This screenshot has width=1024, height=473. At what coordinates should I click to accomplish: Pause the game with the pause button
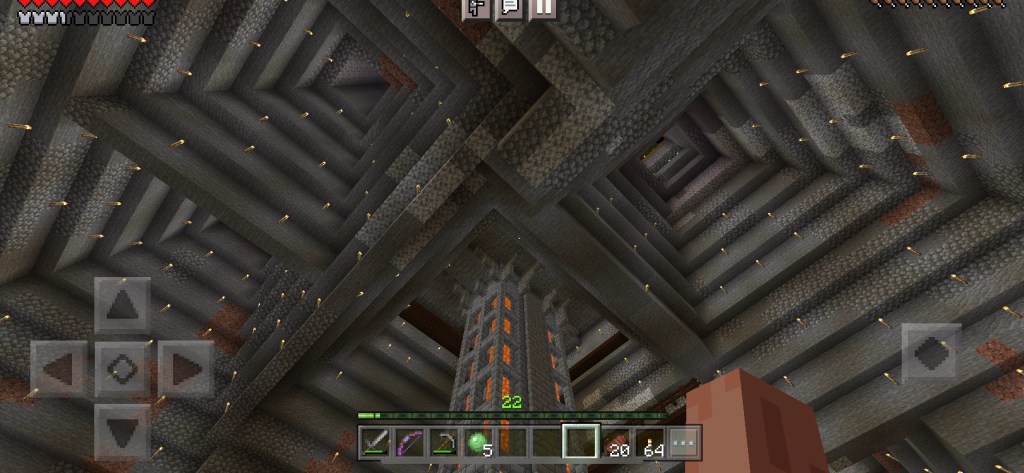click(542, 9)
